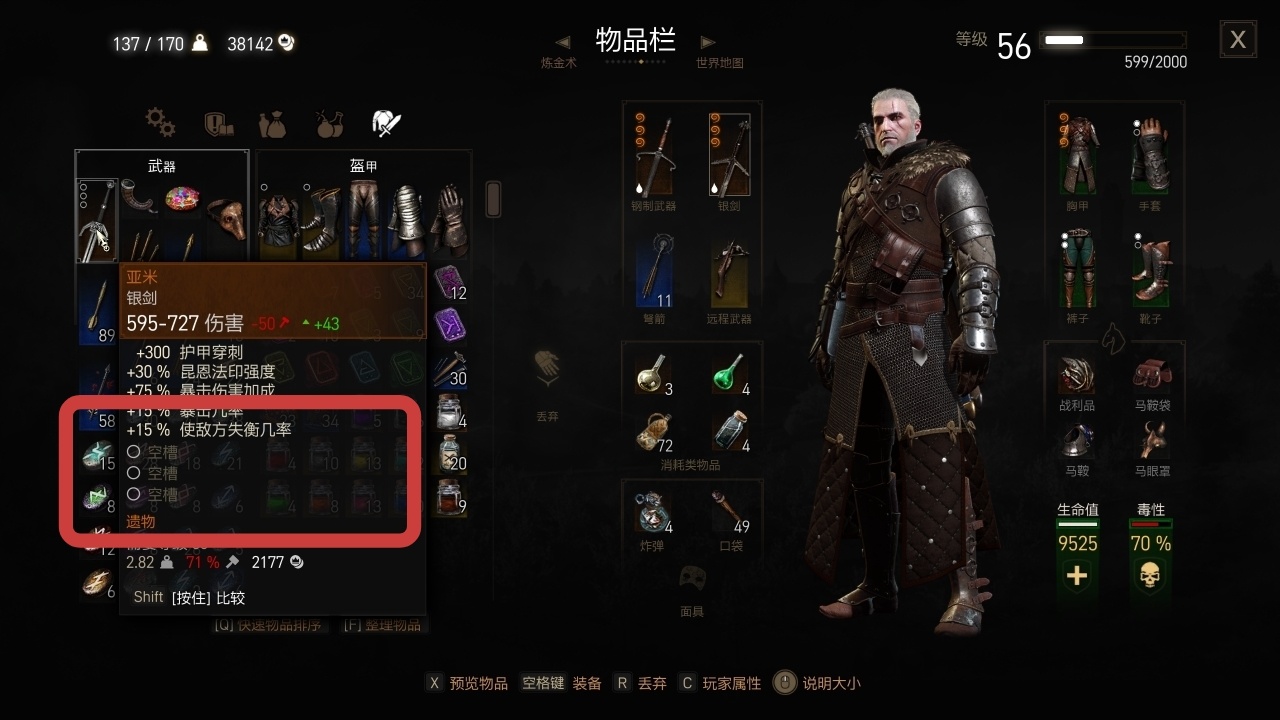Switch to the 武器 weapons panel tab
This screenshot has width=1280, height=720.
point(163,165)
